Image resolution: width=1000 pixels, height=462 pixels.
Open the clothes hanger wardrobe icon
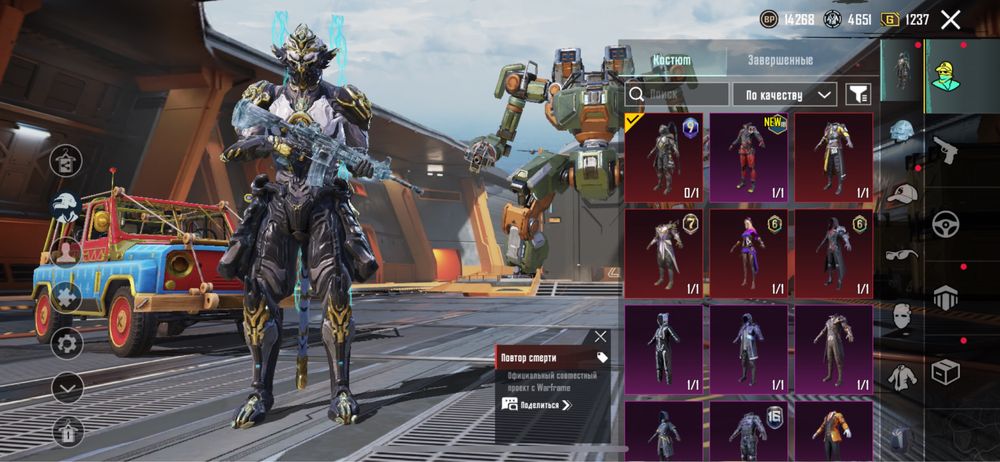[x=67, y=159]
